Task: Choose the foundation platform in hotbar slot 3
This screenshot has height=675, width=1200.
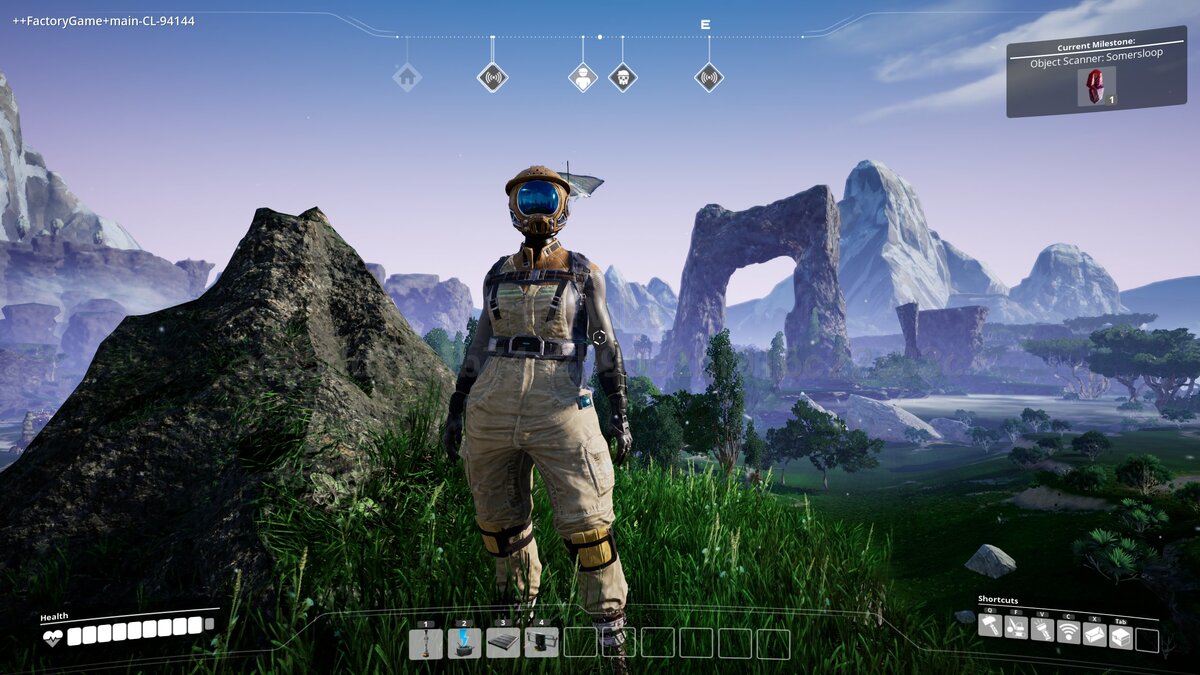Action: pos(502,643)
